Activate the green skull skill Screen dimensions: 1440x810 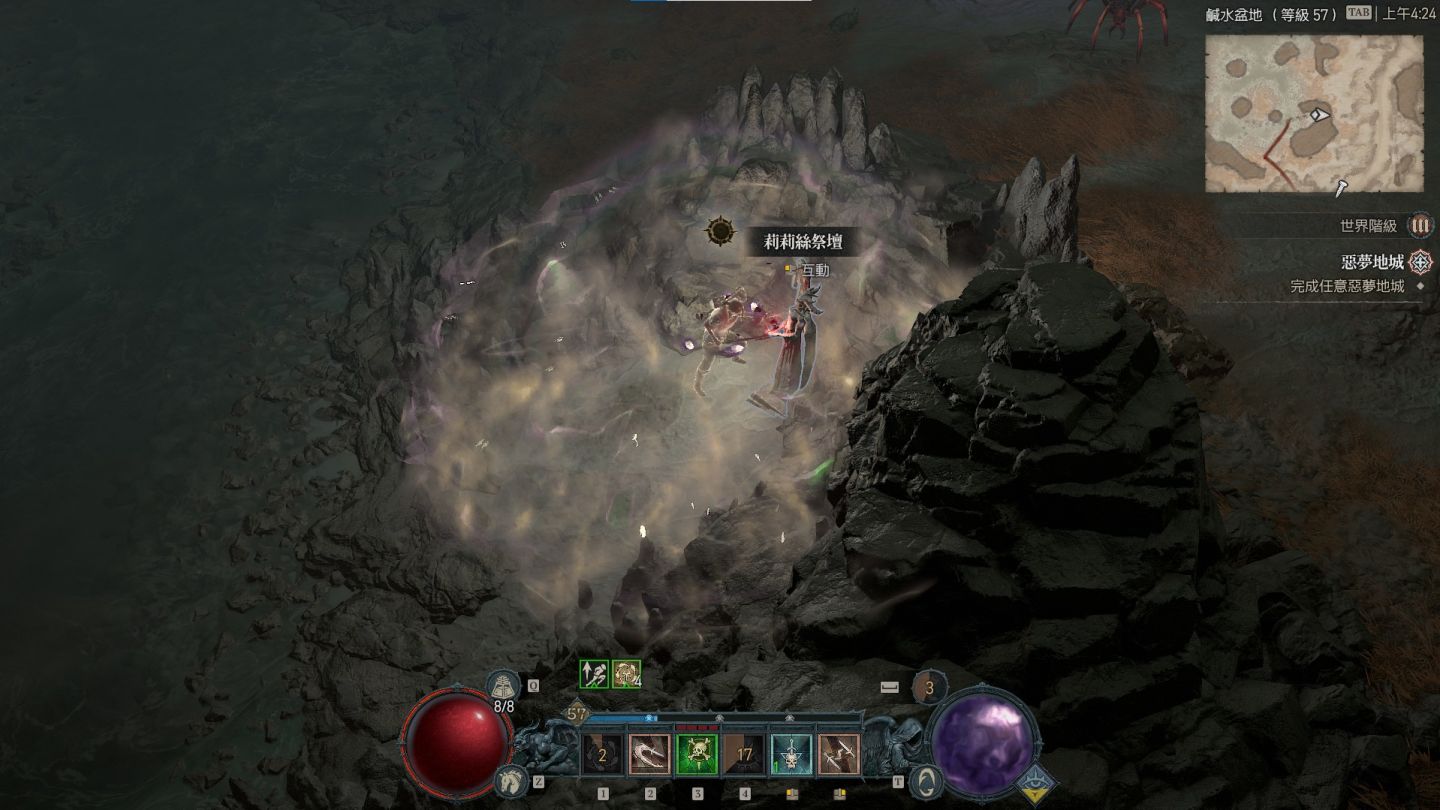coord(697,755)
